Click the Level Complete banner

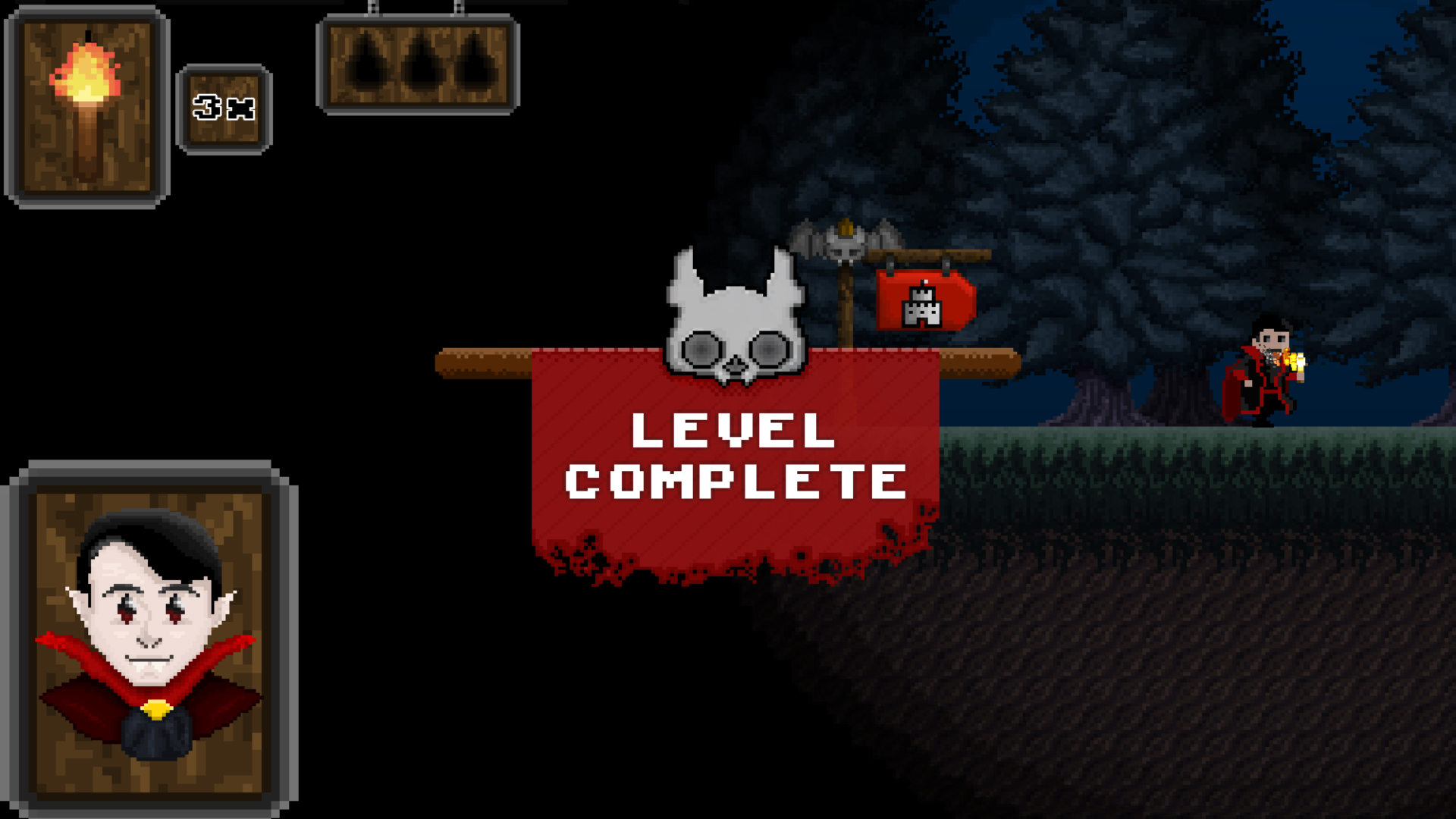click(x=735, y=458)
